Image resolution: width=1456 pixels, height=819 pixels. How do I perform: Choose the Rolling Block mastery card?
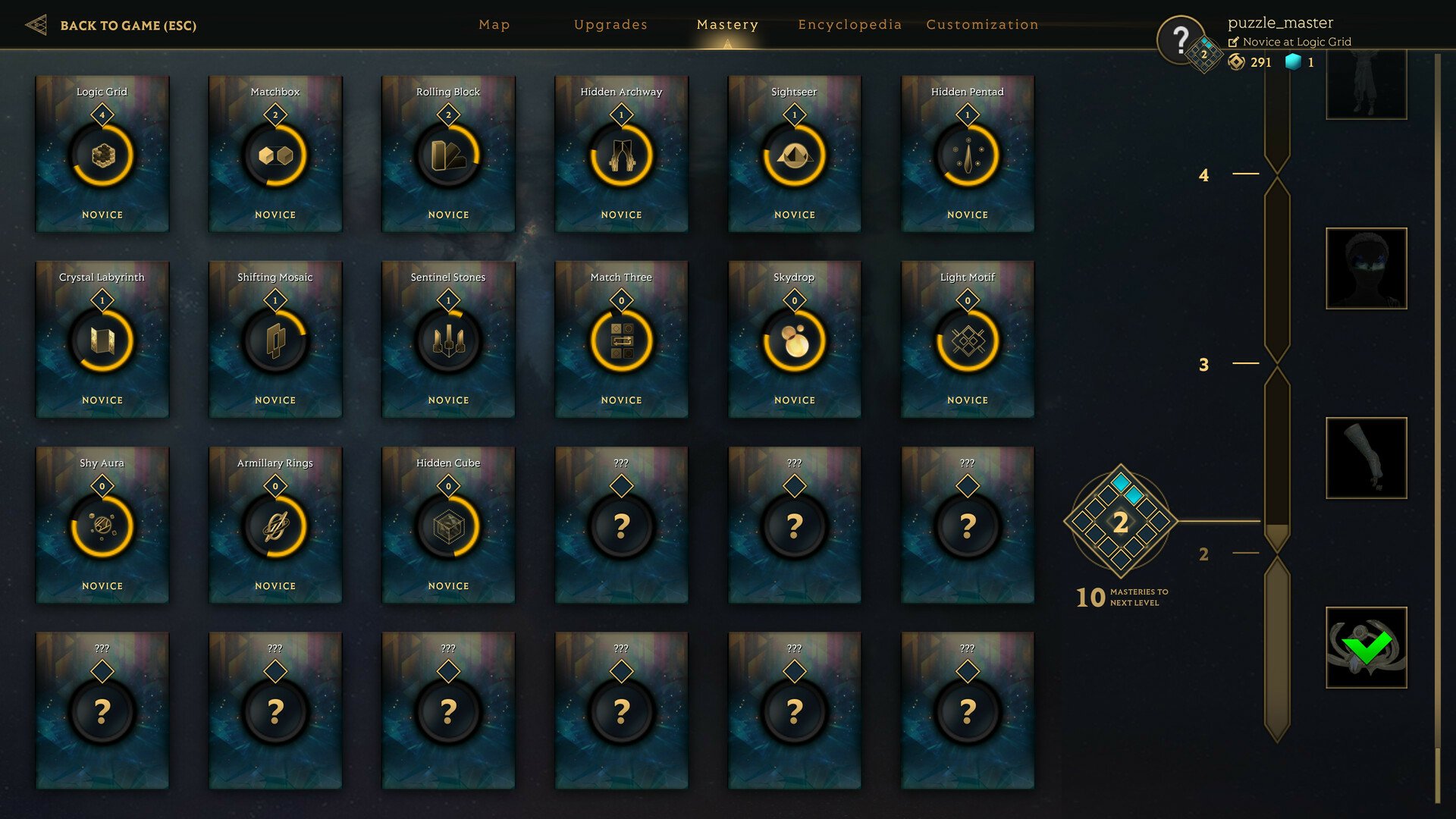click(448, 154)
